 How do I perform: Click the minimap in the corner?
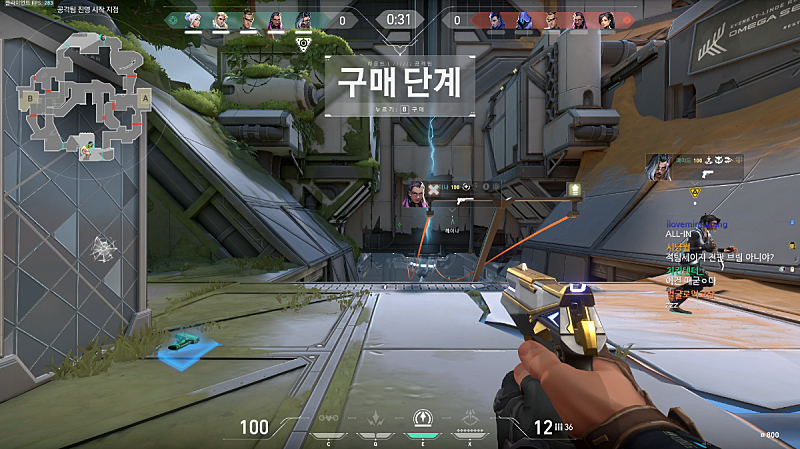[x=82, y=96]
